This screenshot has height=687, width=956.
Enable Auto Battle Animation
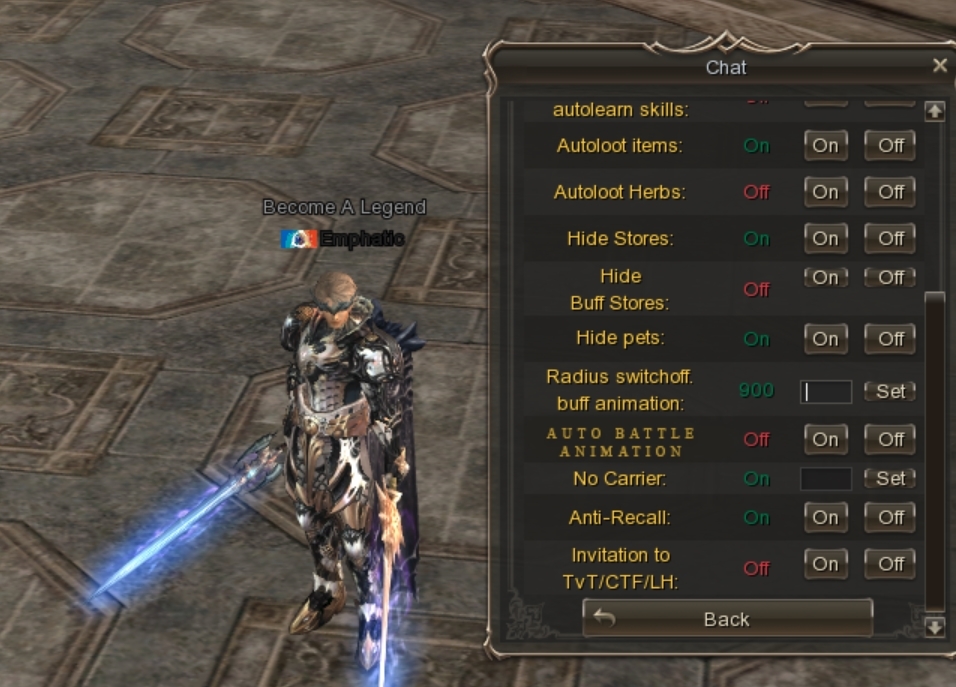point(825,439)
